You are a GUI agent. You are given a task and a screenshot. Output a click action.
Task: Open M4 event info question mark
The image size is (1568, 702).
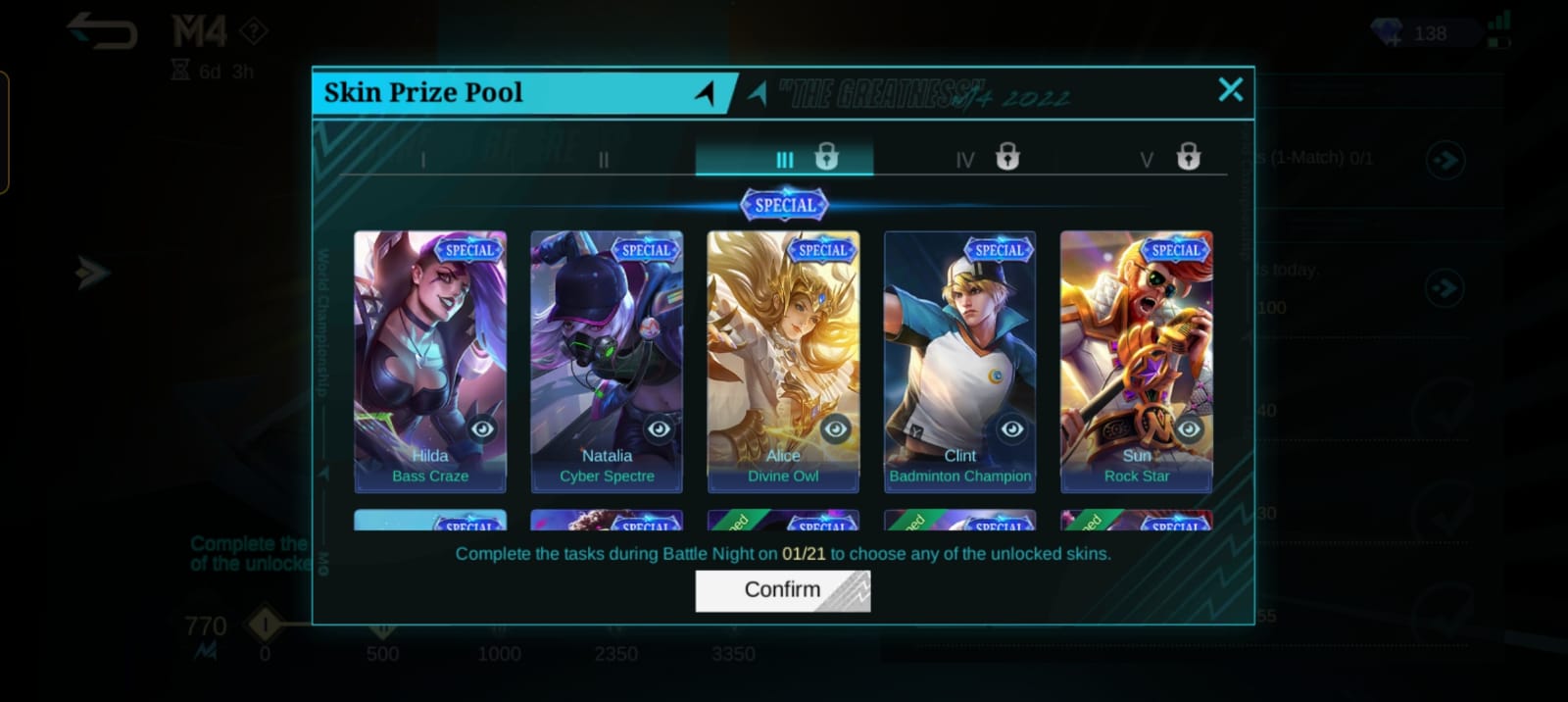point(254,31)
